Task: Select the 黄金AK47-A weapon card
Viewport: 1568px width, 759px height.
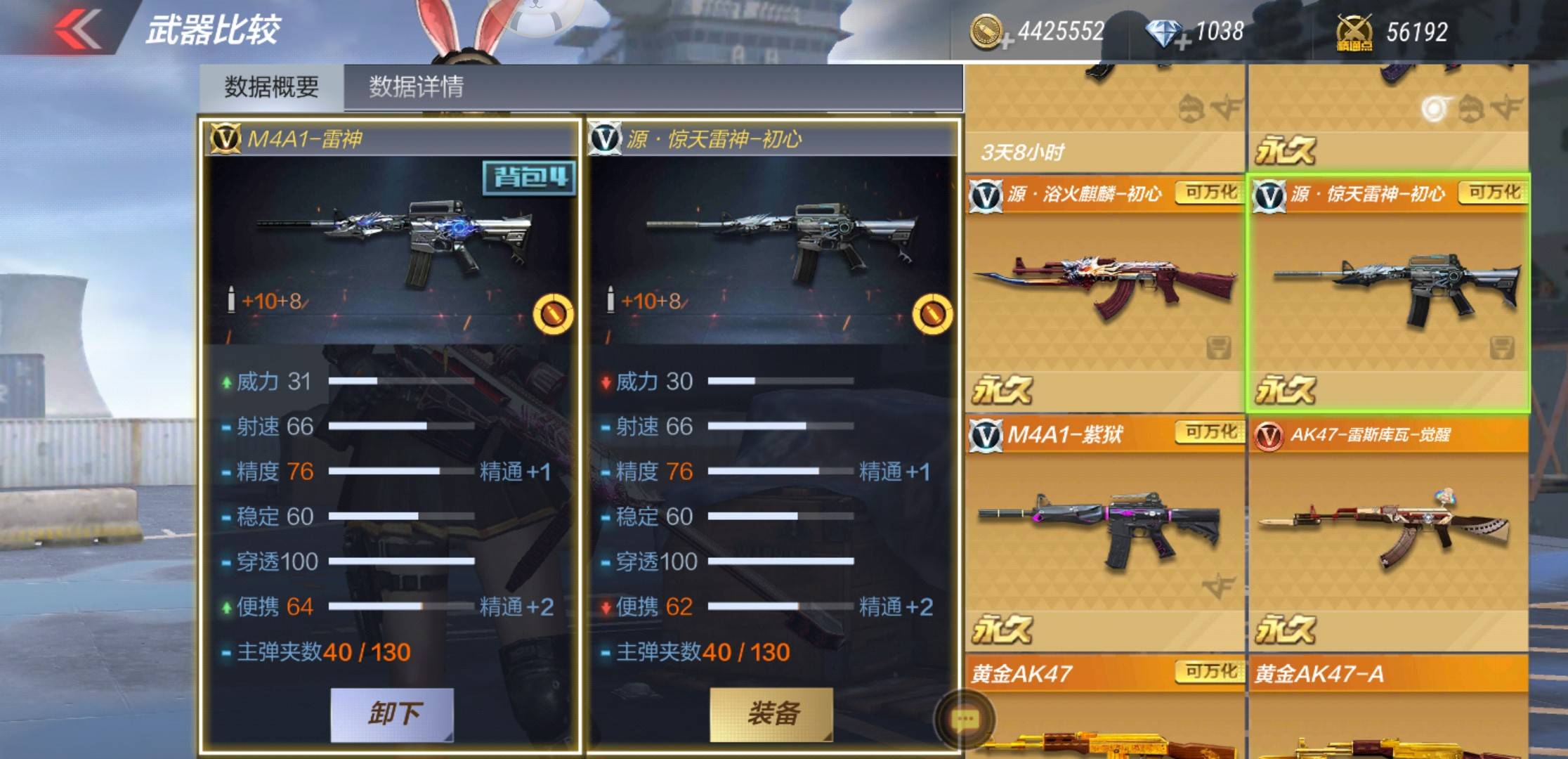Action: [1388, 710]
